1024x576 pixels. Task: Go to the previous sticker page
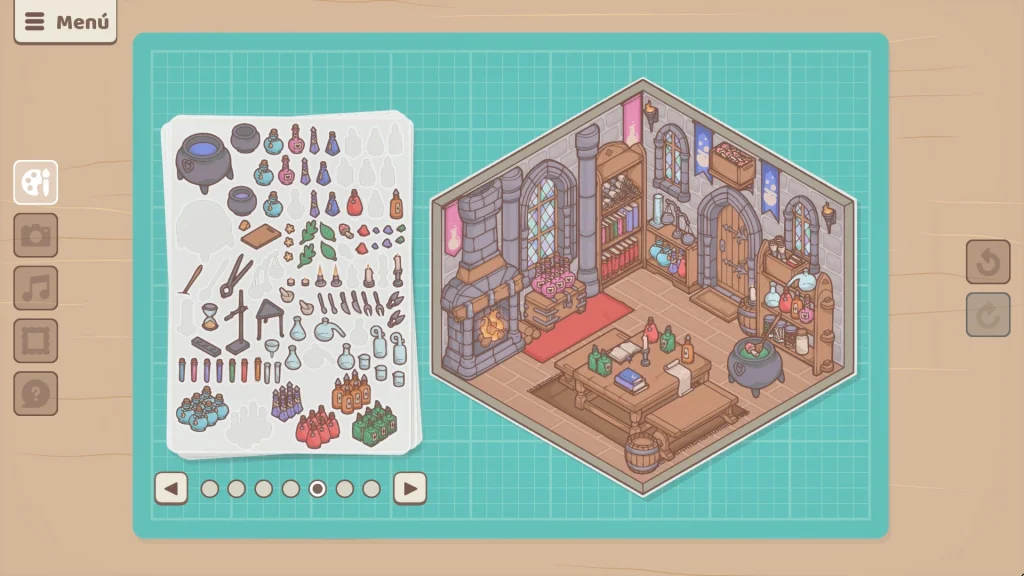pos(172,488)
